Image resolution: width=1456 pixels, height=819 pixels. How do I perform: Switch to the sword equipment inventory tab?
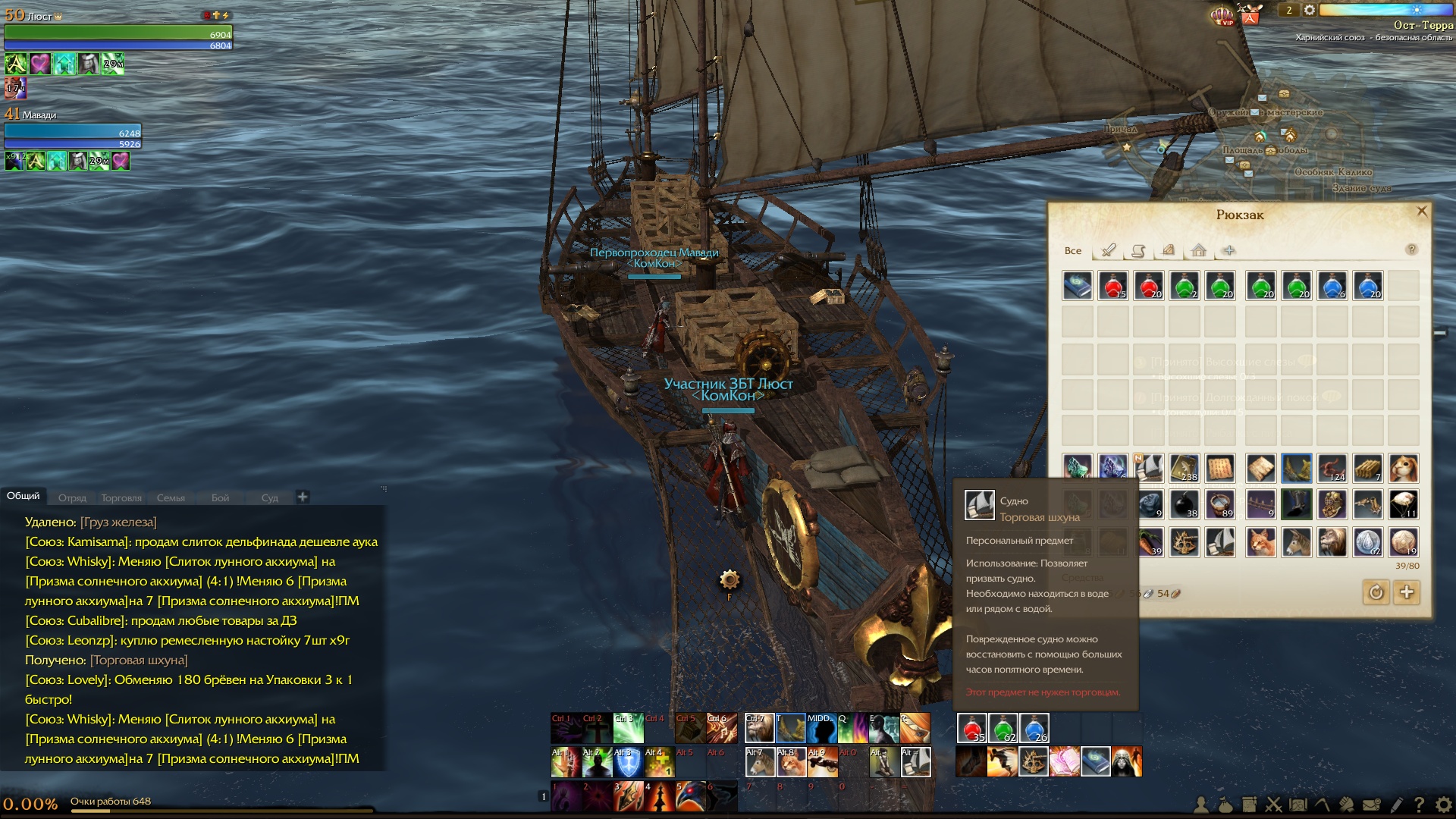tap(1109, 250)
